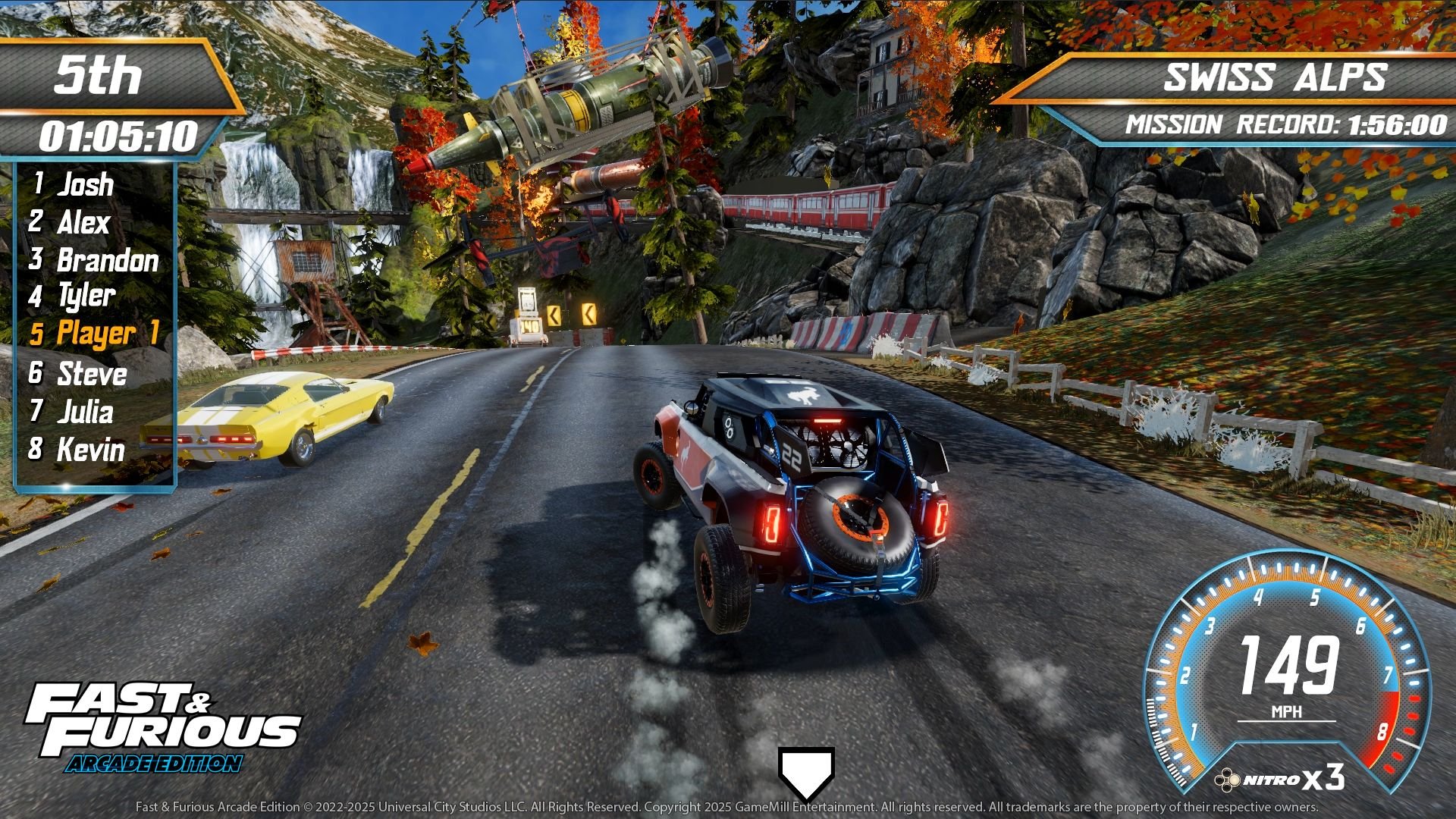Toggle the Mission Record display
This screenshot has width=1456, height=819.
pos(1285,123)
